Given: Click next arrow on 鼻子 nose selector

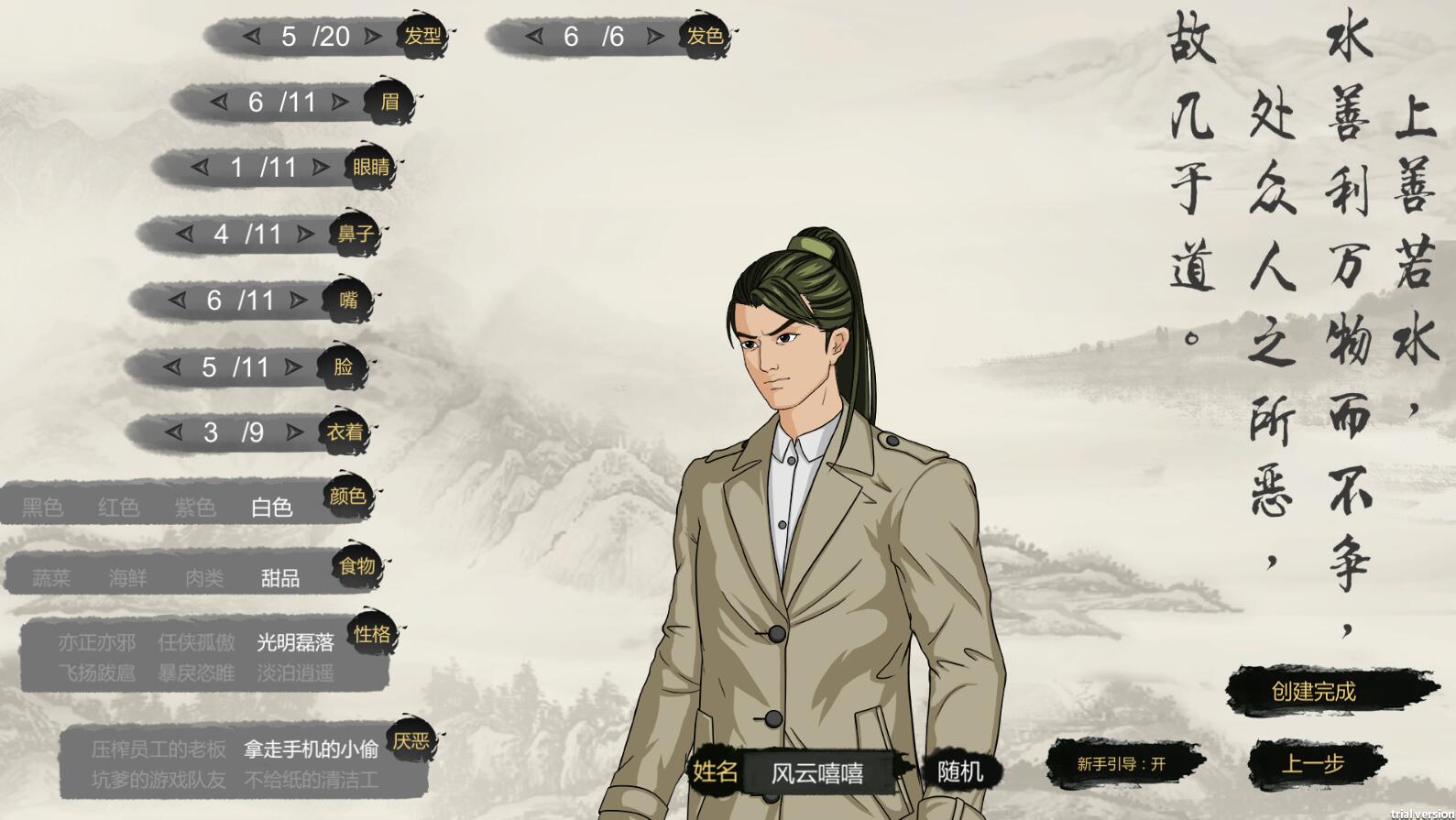Looking at the screenshot, I should click(x=303, y=235).
